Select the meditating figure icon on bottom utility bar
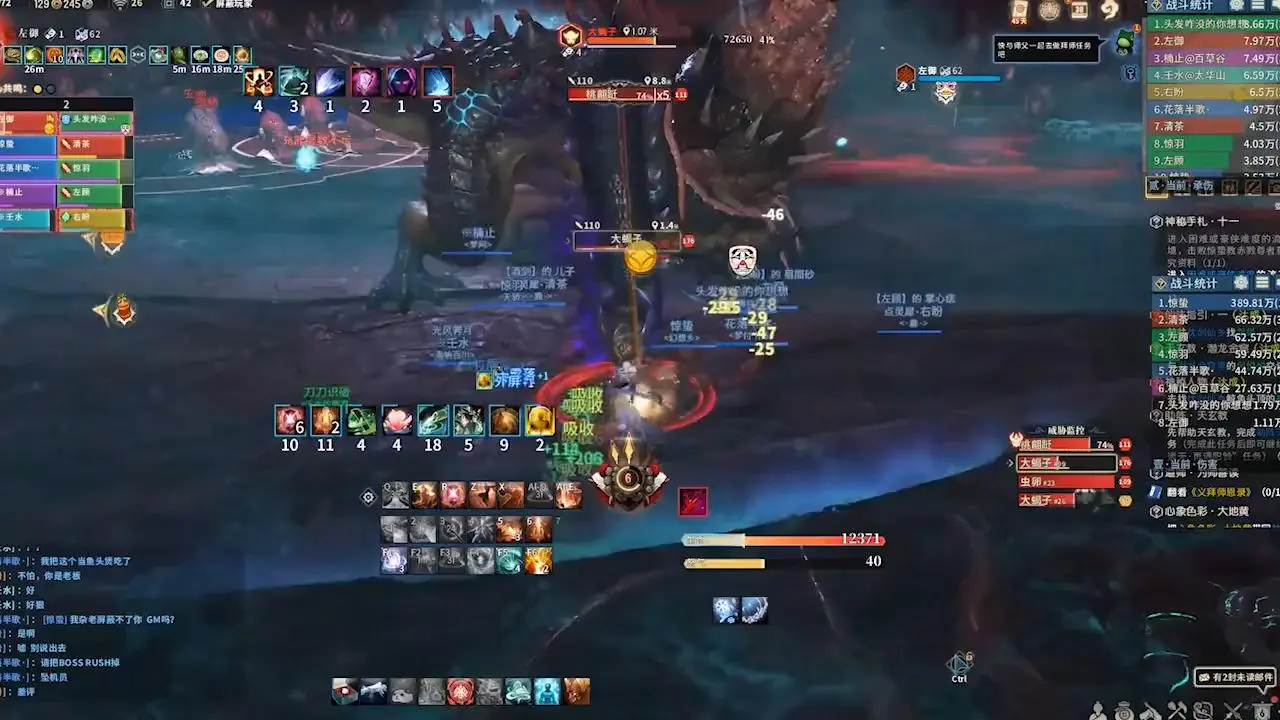This screenshot has height=720, width=1280. tap(546, 691)
